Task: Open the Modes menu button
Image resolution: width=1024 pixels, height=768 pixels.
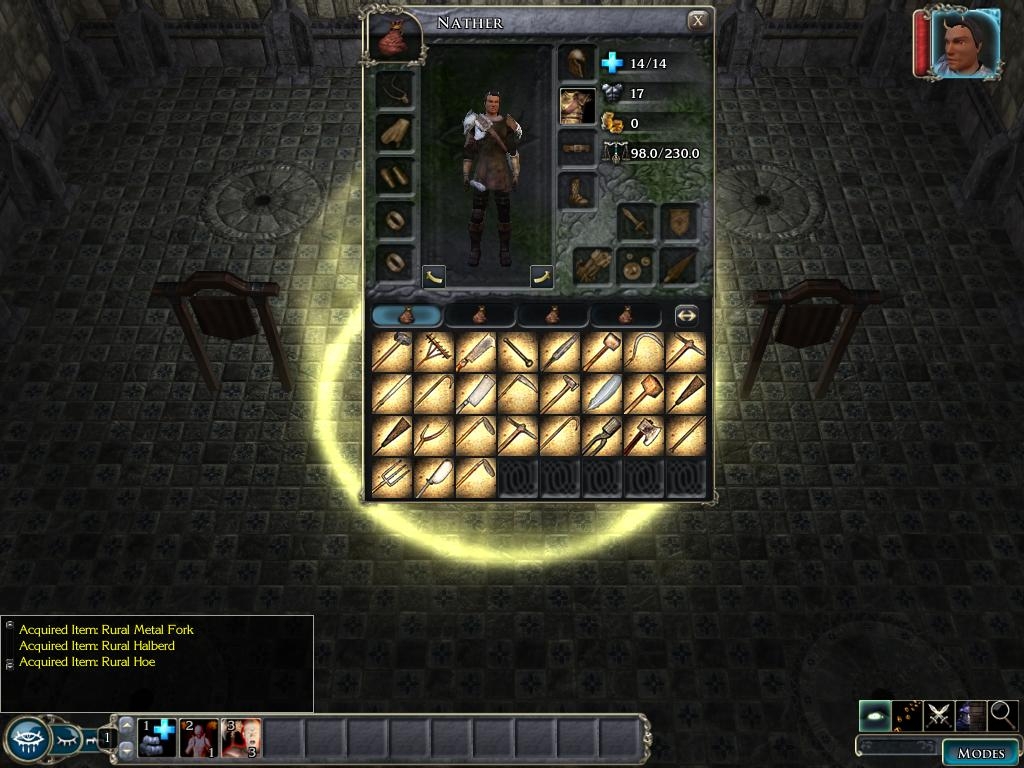Action: tap(980, 753)
